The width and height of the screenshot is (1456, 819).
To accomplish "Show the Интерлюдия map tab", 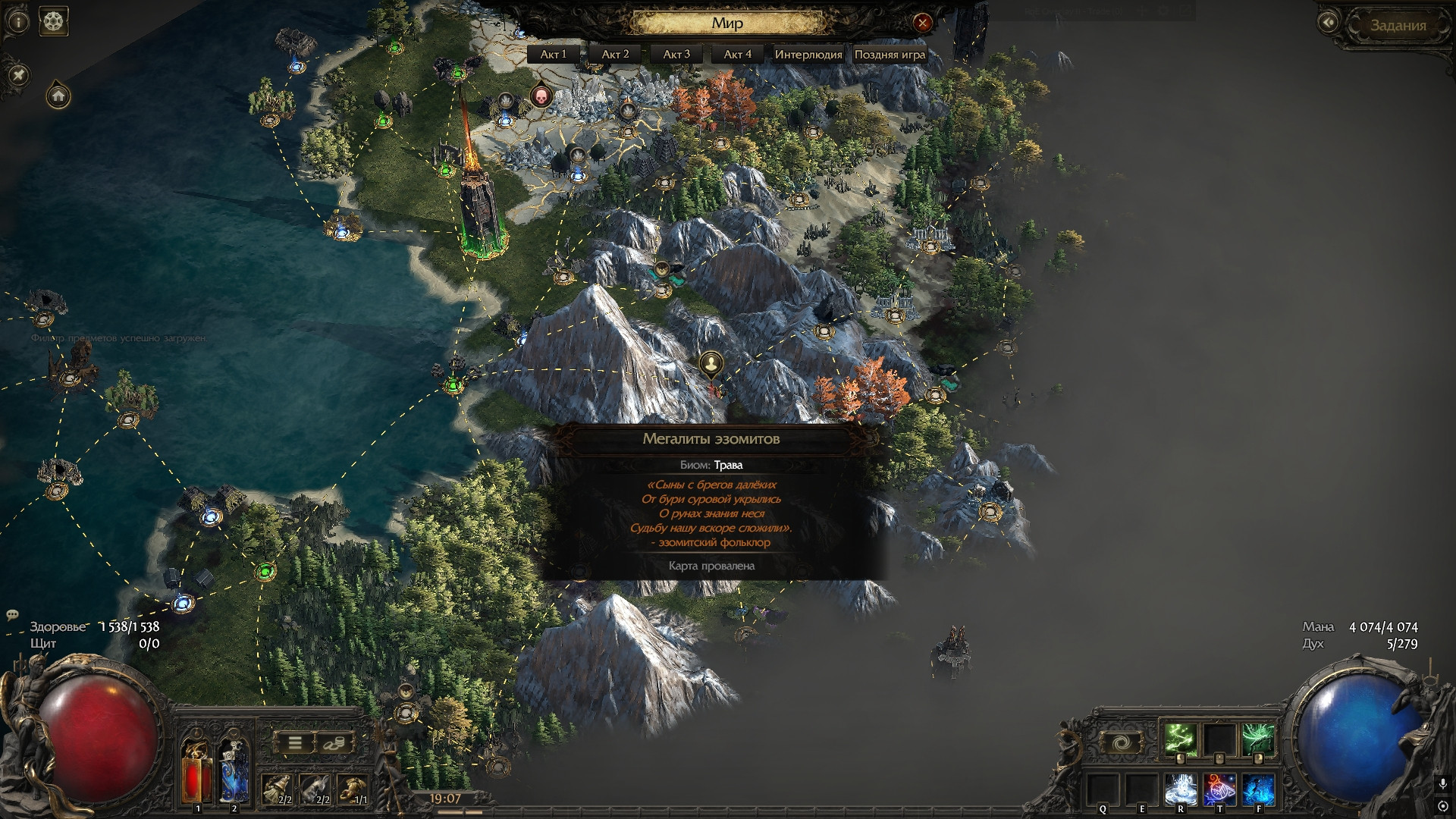I will pos(808,54).
